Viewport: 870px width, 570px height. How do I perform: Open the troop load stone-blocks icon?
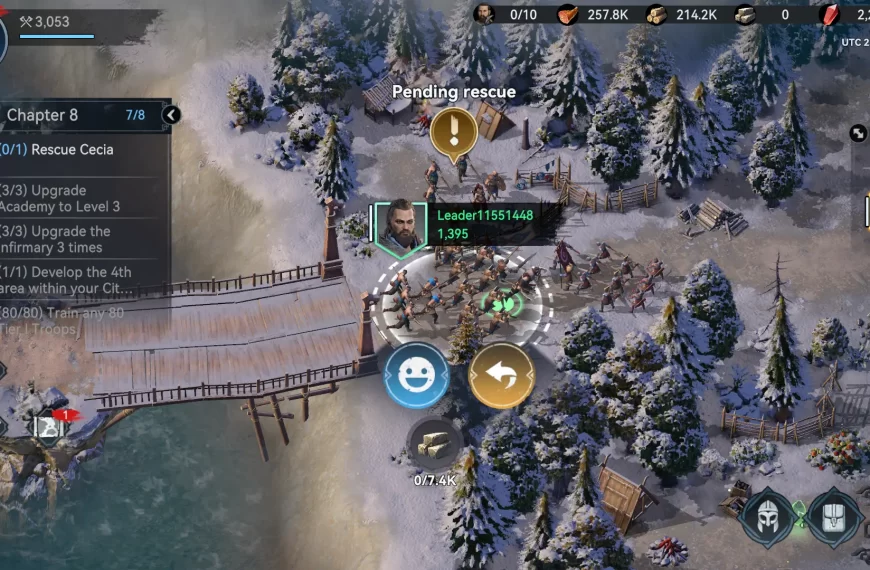click(x=435, y=444)
